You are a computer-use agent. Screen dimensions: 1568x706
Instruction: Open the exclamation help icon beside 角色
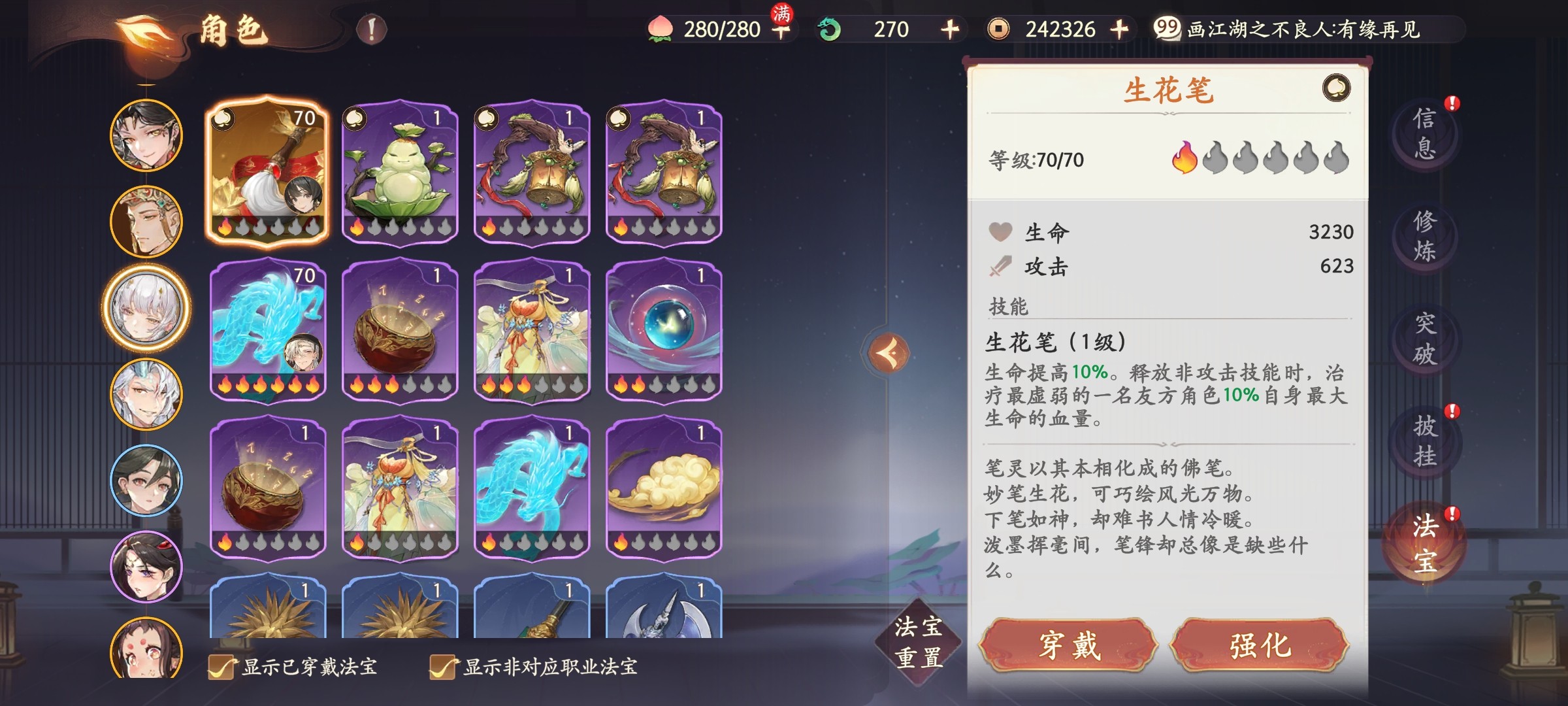point(372,29)
